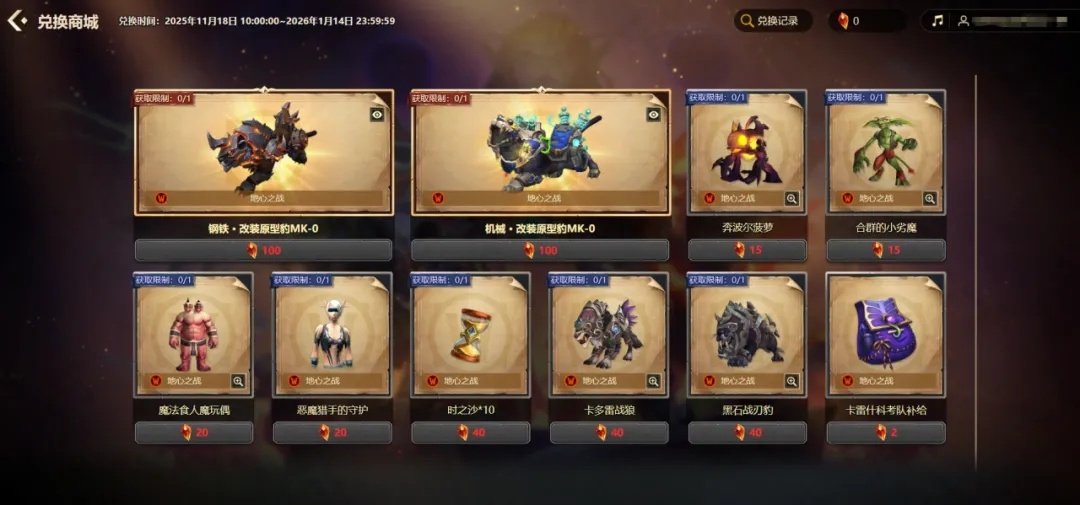Preview the 机械·改装原型豹MK-0 with the eye icon

(x=653, y=115)
